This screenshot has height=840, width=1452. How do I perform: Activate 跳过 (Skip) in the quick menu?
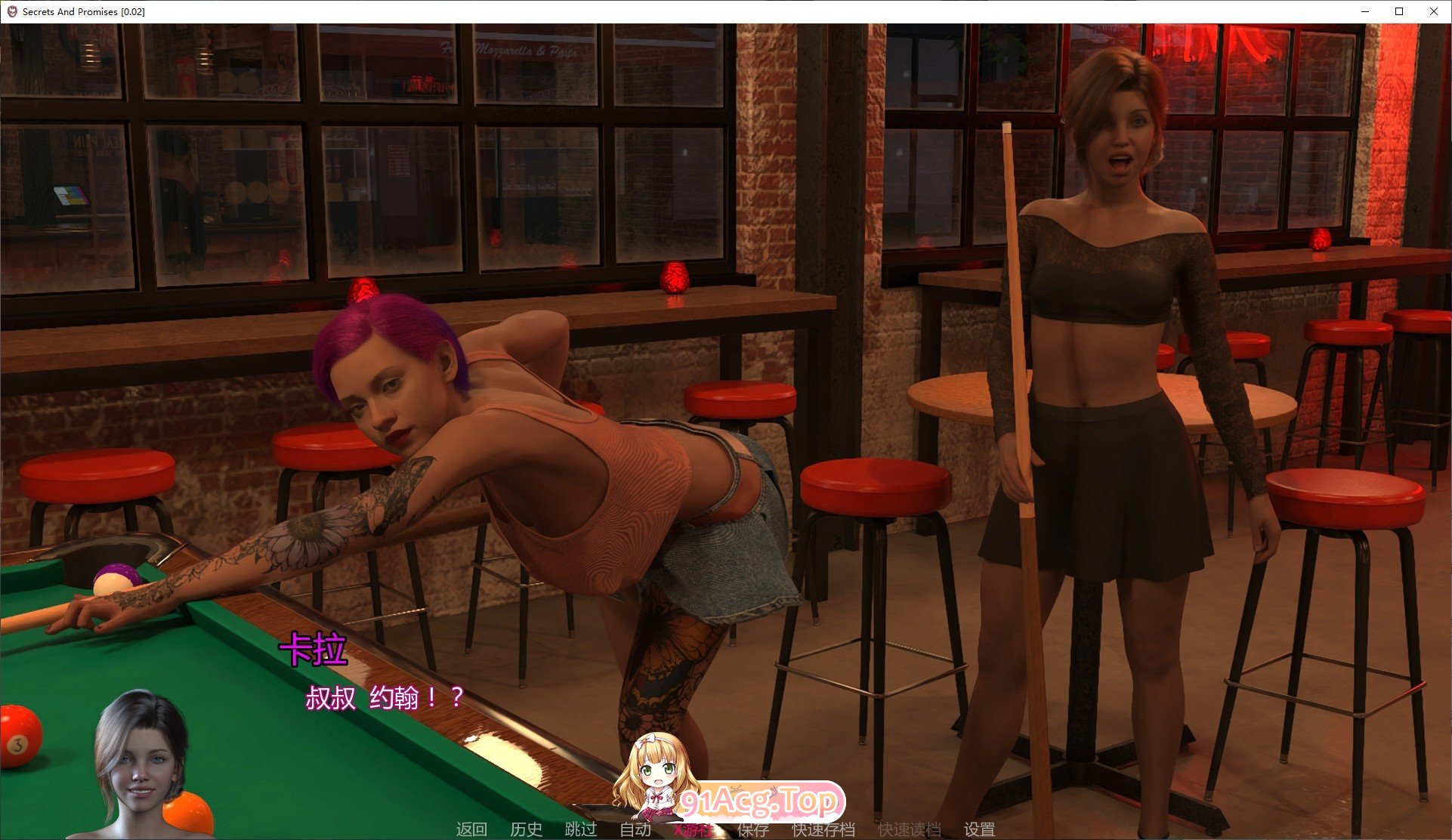(581, 829)
